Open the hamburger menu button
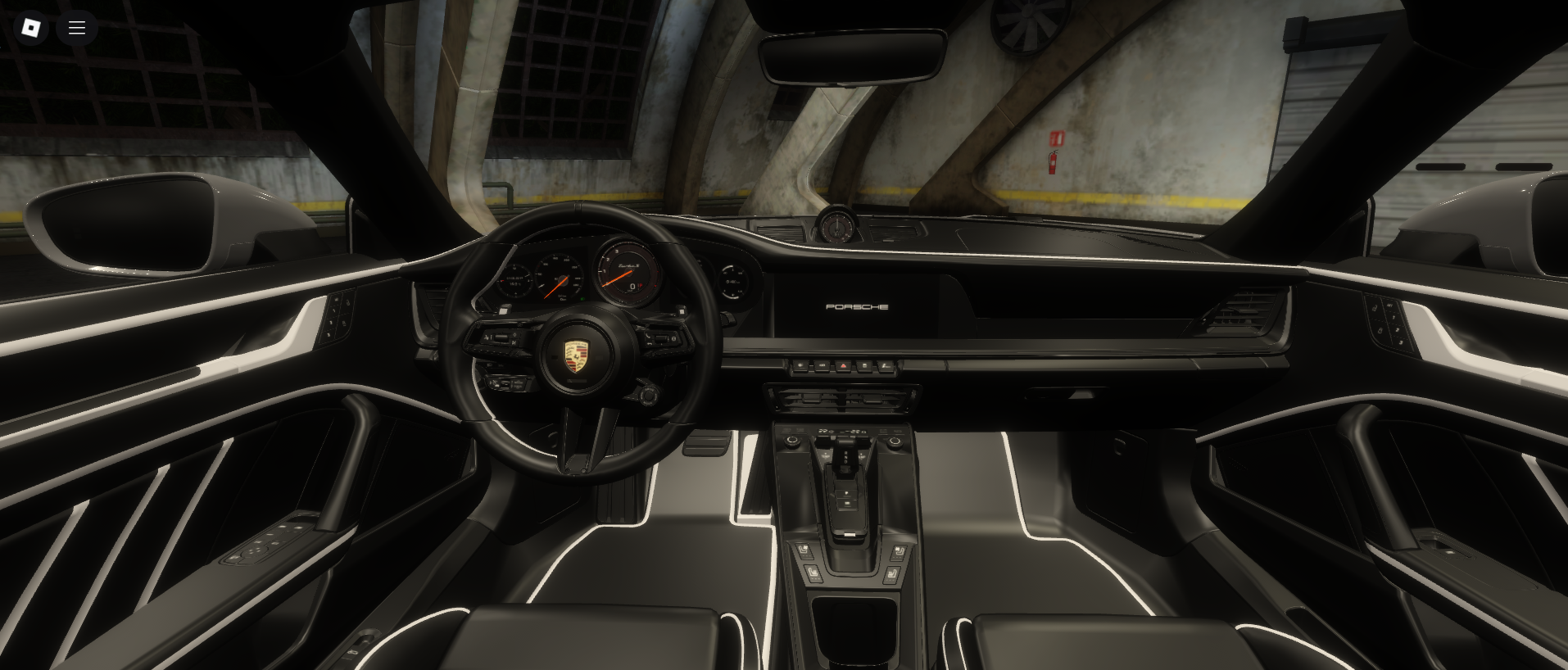Viewport: 1568px width, 670px height. click(x=77, y=28)
